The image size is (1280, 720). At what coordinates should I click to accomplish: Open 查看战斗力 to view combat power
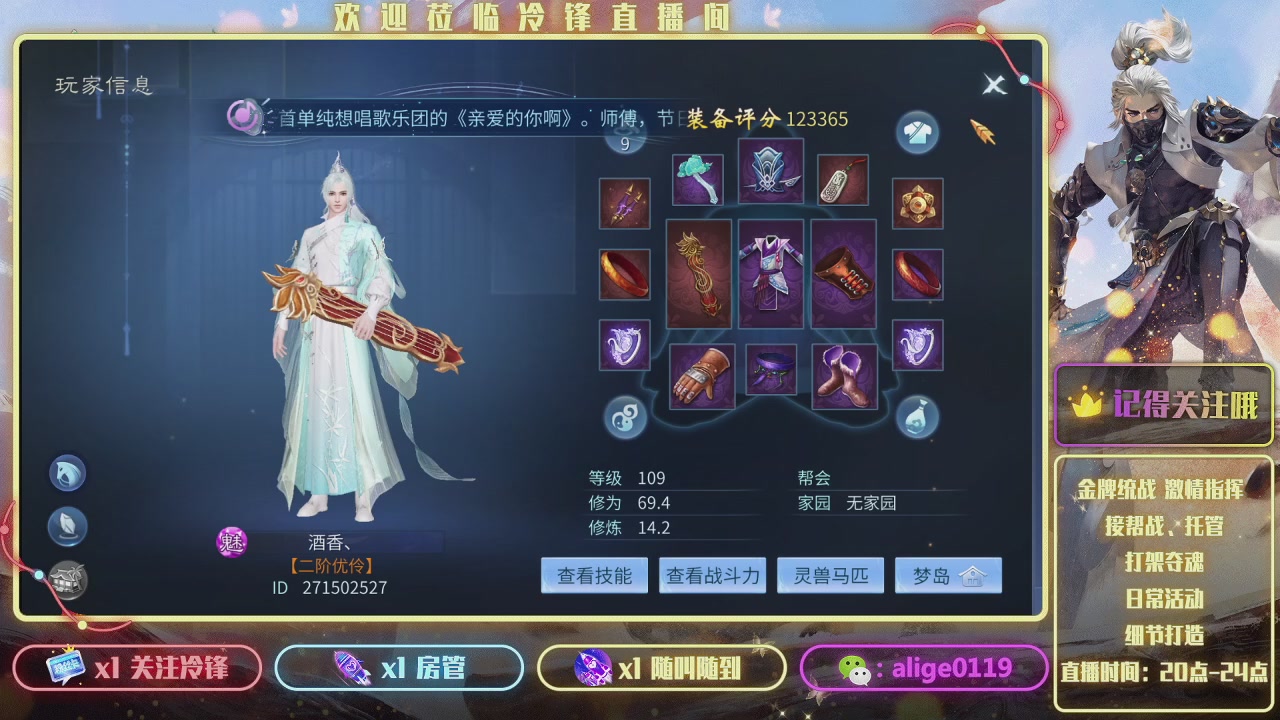click(712, 575)
